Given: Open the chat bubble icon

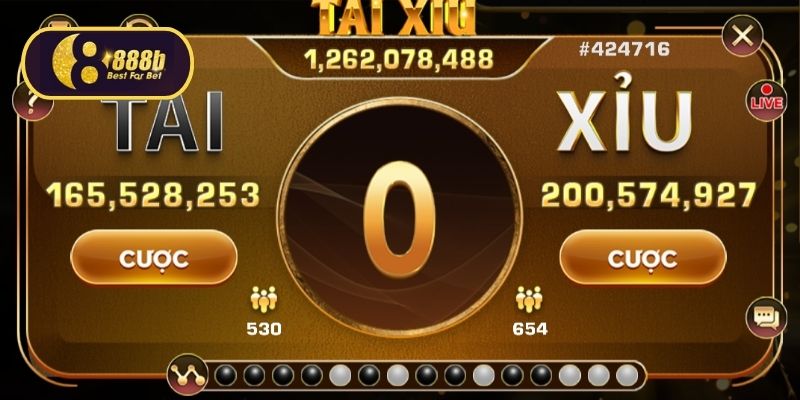Looking at the screenshot, I should (766, 318).
